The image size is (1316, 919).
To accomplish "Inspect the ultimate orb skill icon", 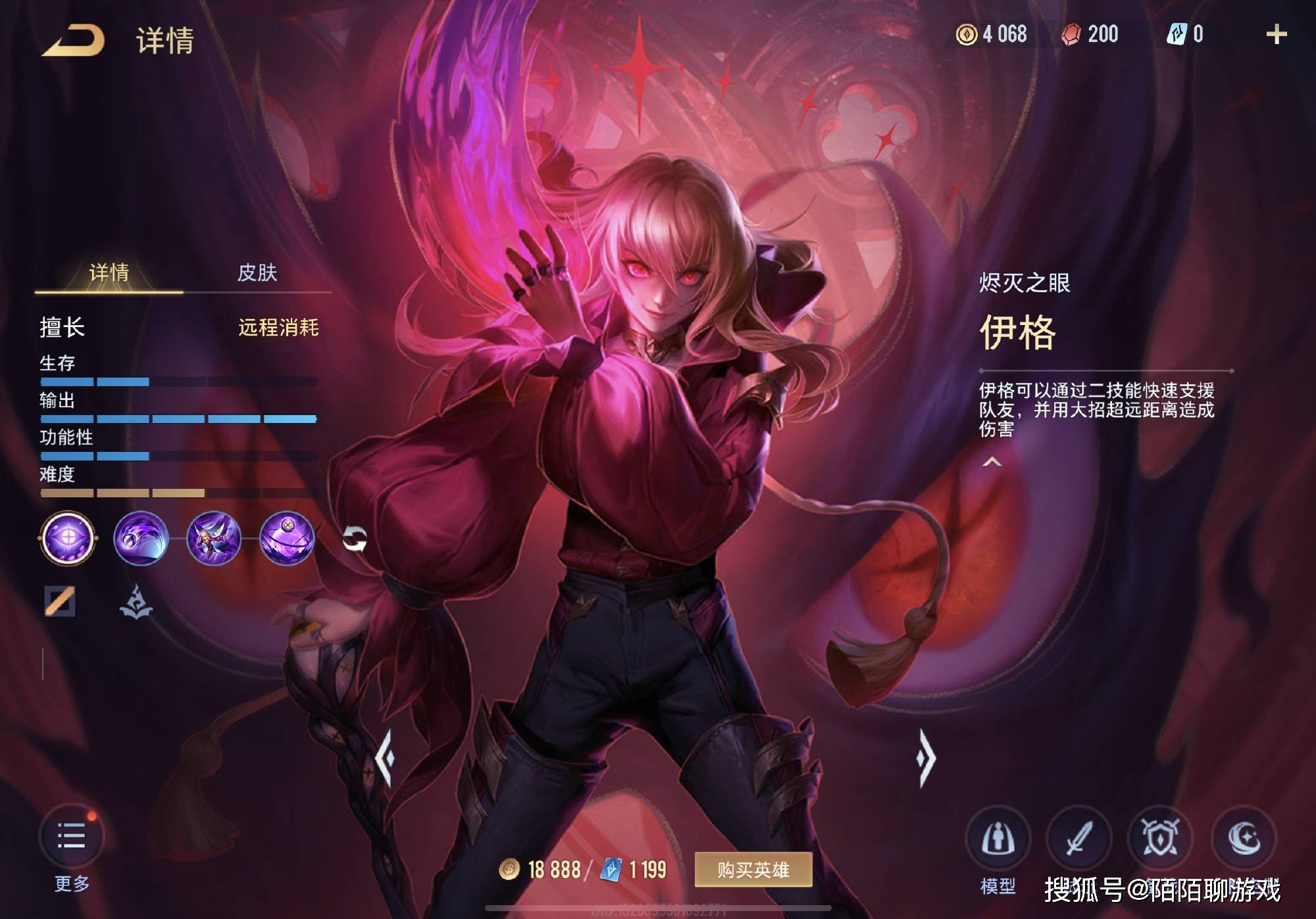I will (283, 538).
